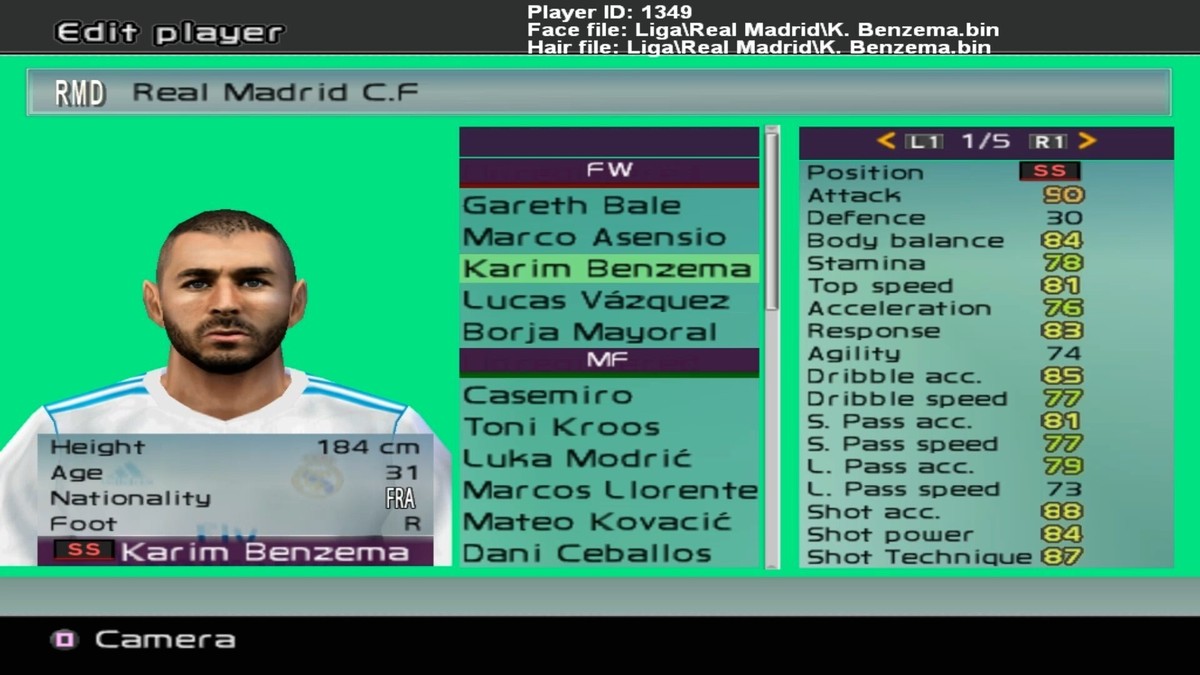
Task: Select Toni Kroos in the player list
Action: [561, 427]
